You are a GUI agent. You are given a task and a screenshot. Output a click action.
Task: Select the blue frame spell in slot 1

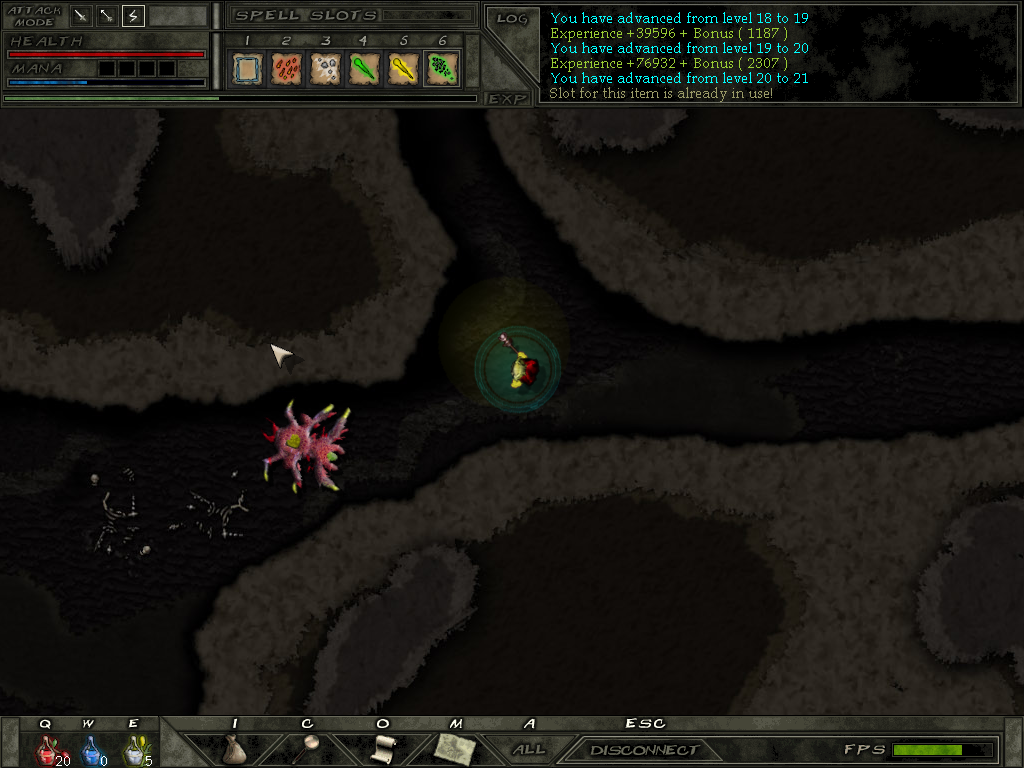[246, 68]
